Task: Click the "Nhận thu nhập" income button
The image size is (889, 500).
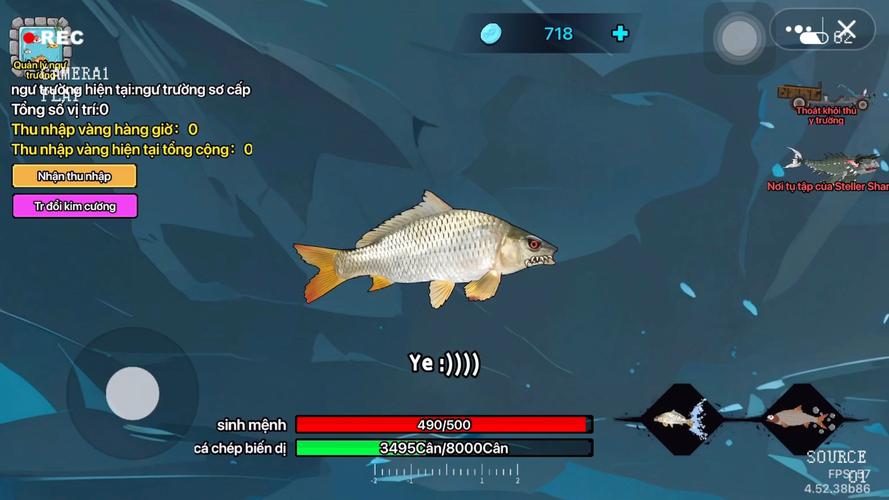Action: [74, 176]
